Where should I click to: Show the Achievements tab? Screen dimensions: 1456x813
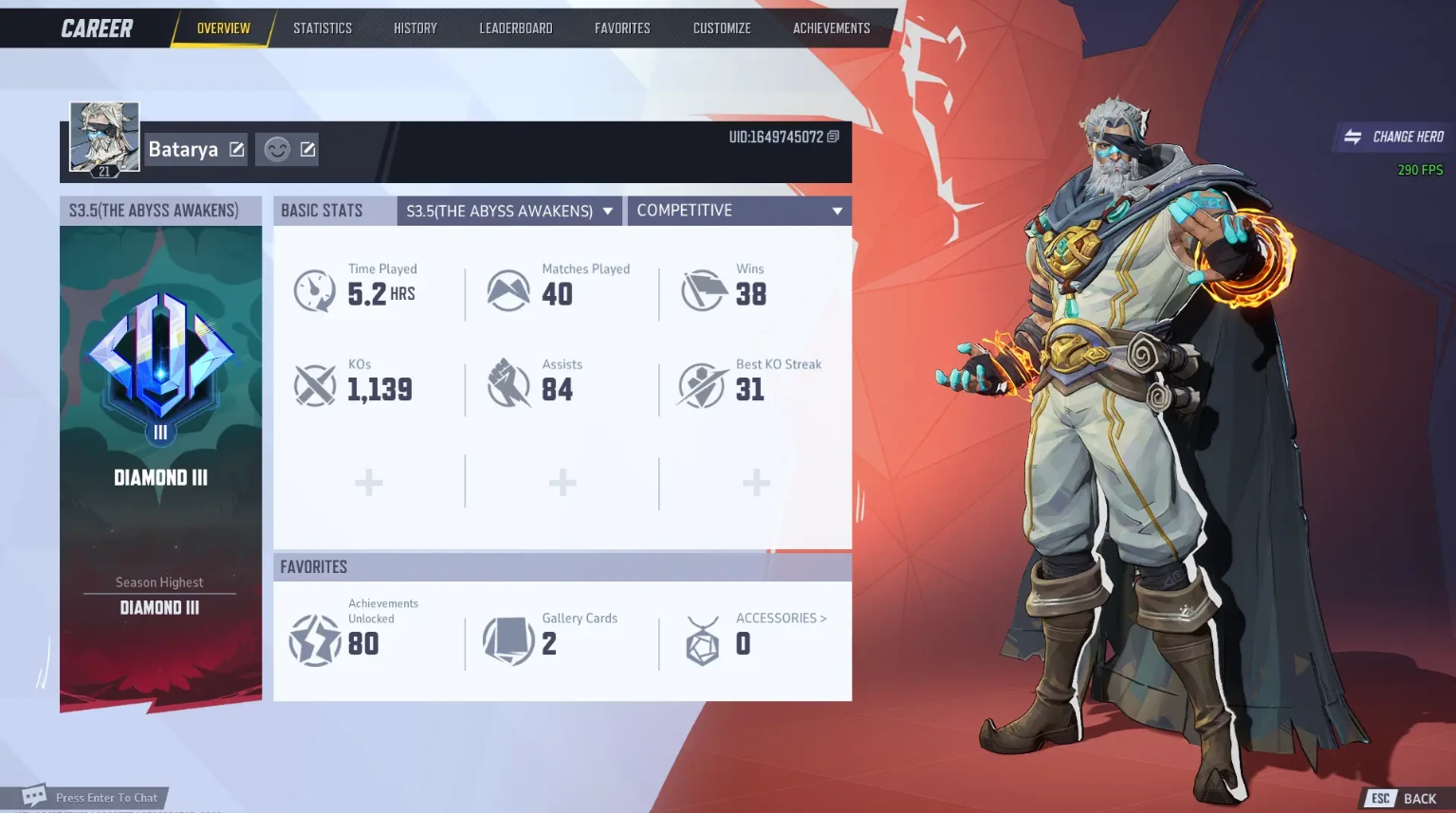832,28
